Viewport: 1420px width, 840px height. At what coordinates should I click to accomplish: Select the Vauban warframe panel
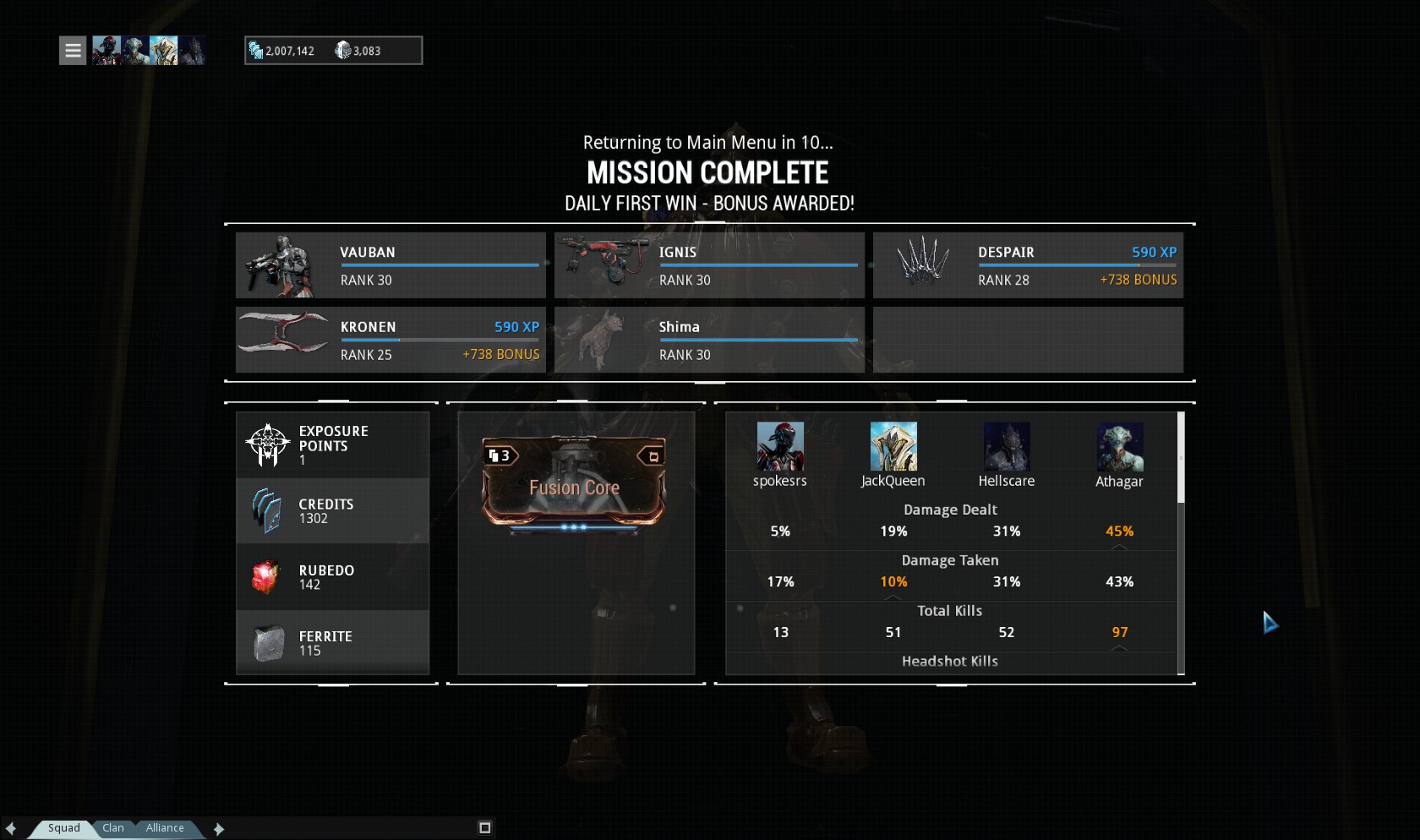click(x=390, y=265)
